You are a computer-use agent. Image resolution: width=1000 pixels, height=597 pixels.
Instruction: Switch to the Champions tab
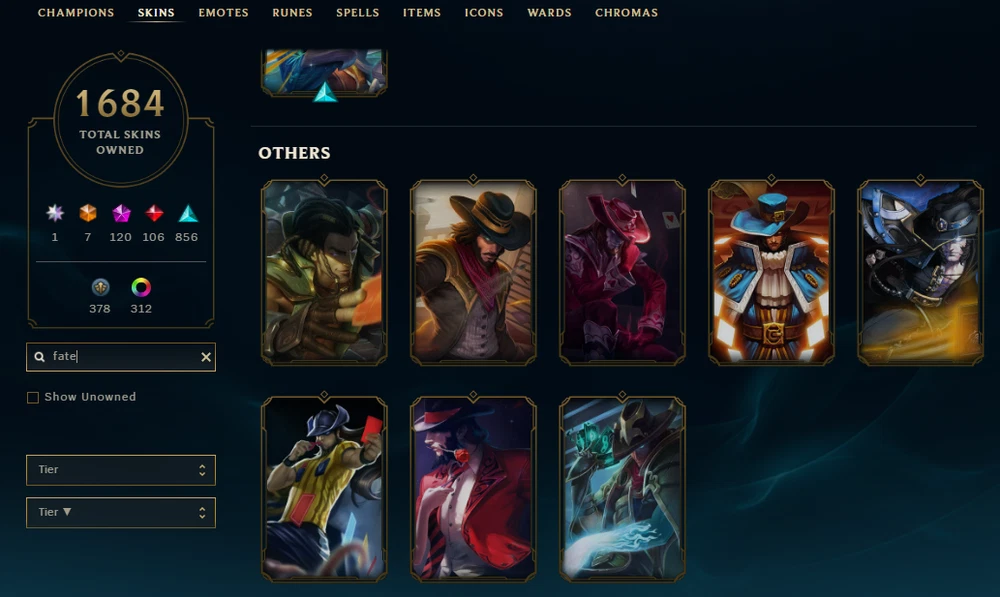click(x=75, y=13)
